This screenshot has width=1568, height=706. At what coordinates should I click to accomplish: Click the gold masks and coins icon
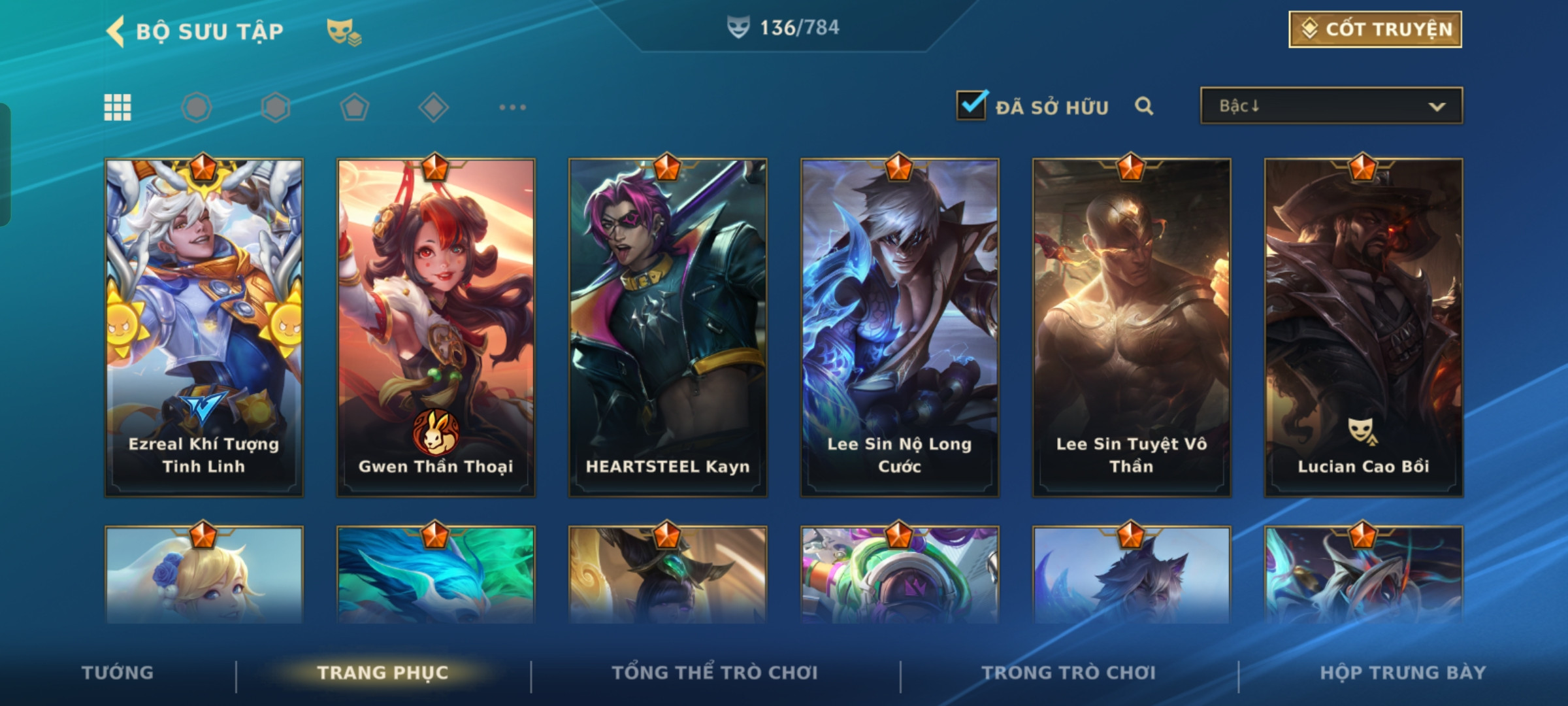click(x=344, y=31)
